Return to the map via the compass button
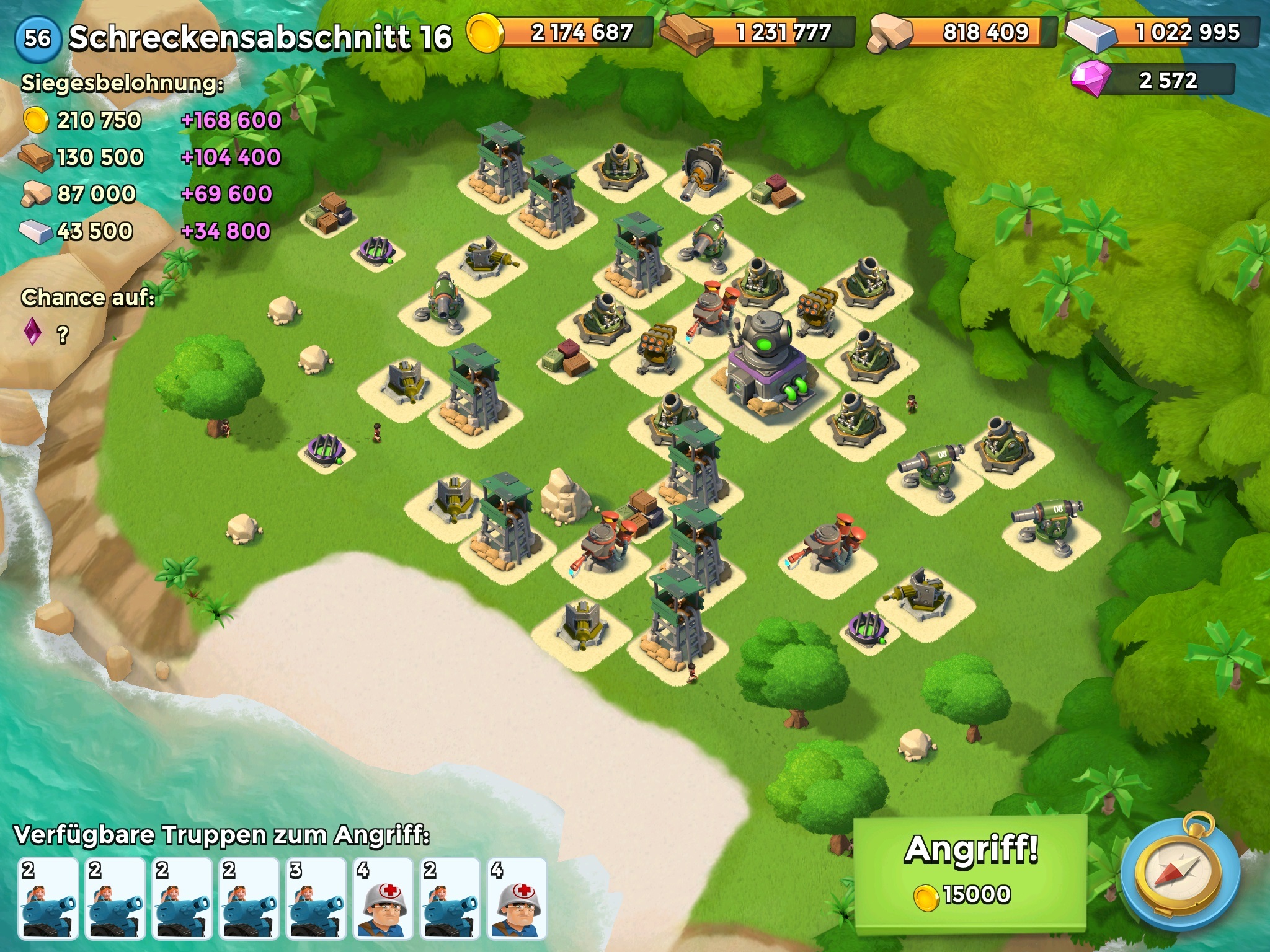The height and width of the screenshot is (952, 1270). tap(1182, 873)
